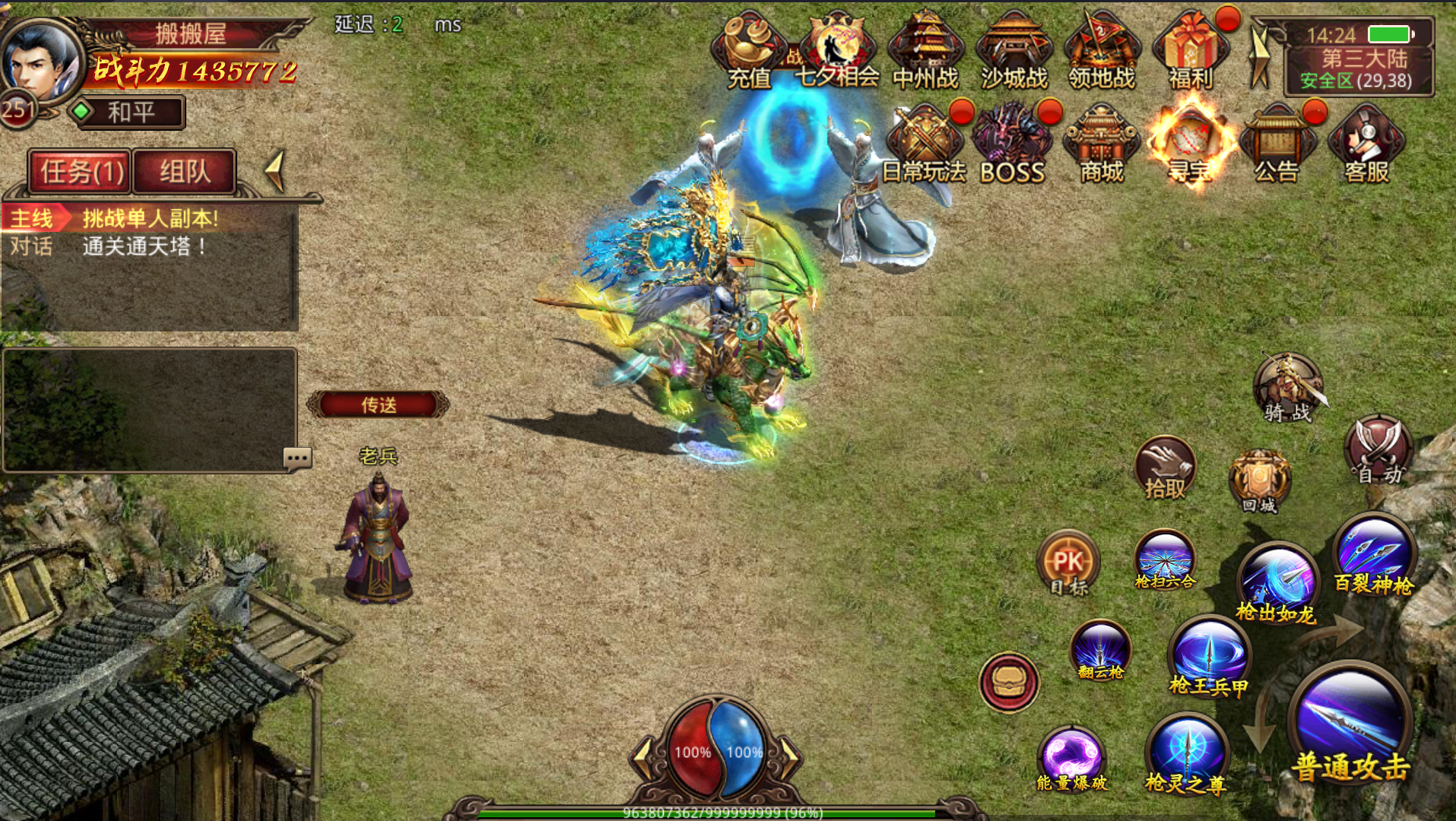Open the 商城 shop
The height and width of the screenshot is (821, 1456).
tap(1101, 146)
